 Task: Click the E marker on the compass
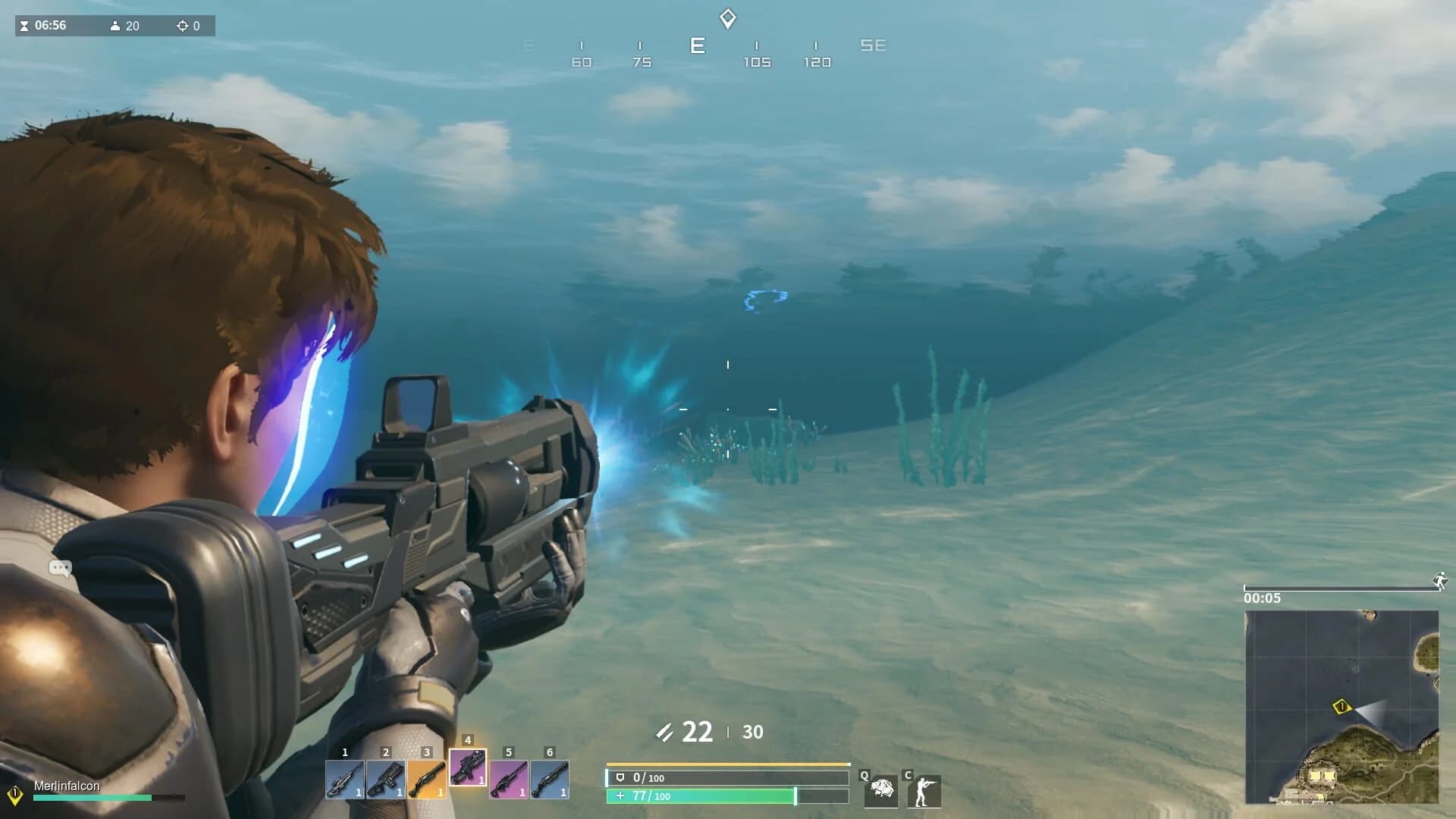(x=697, y=45)
